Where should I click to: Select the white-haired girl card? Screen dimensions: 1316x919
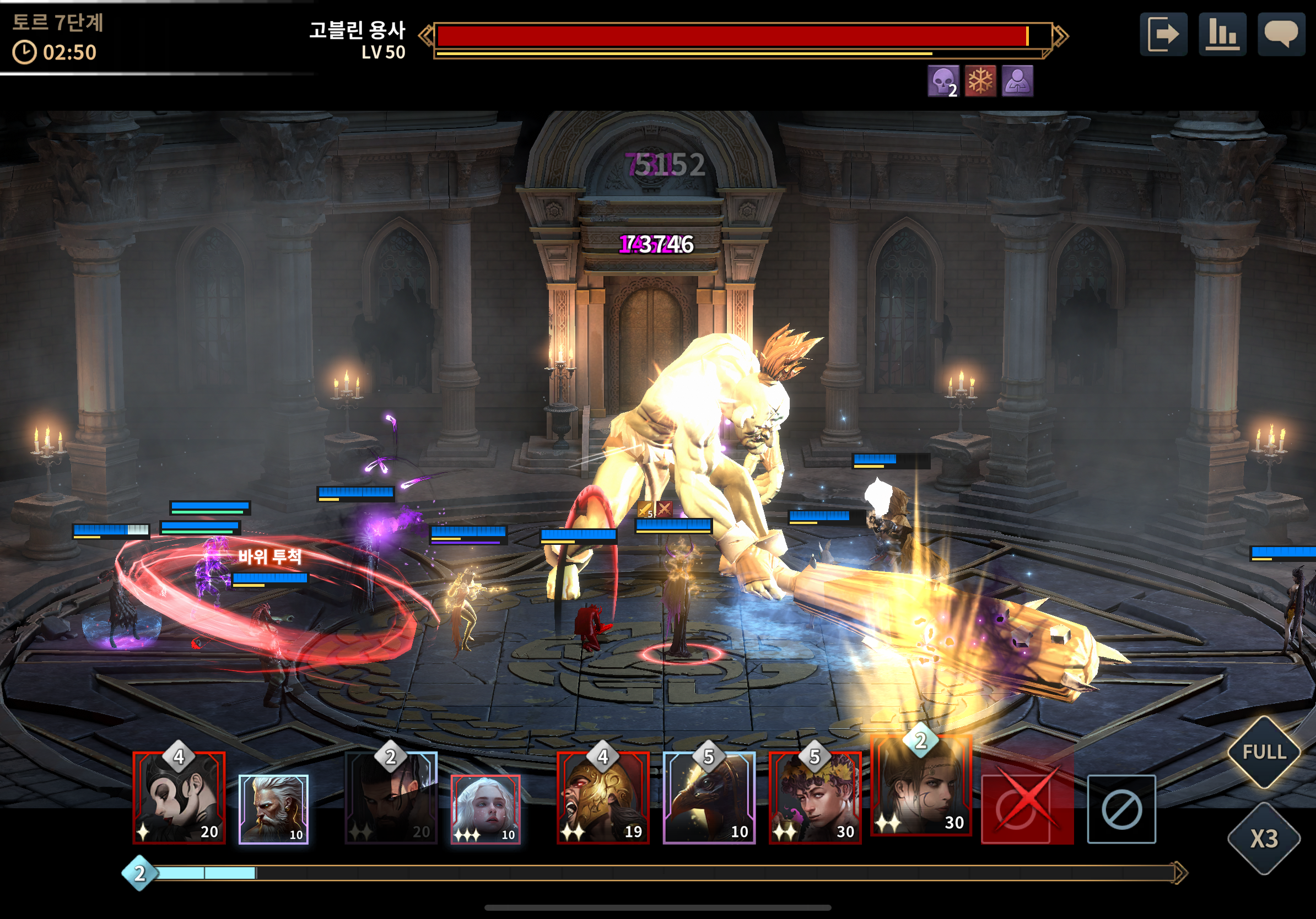click(x=486, y=809)
